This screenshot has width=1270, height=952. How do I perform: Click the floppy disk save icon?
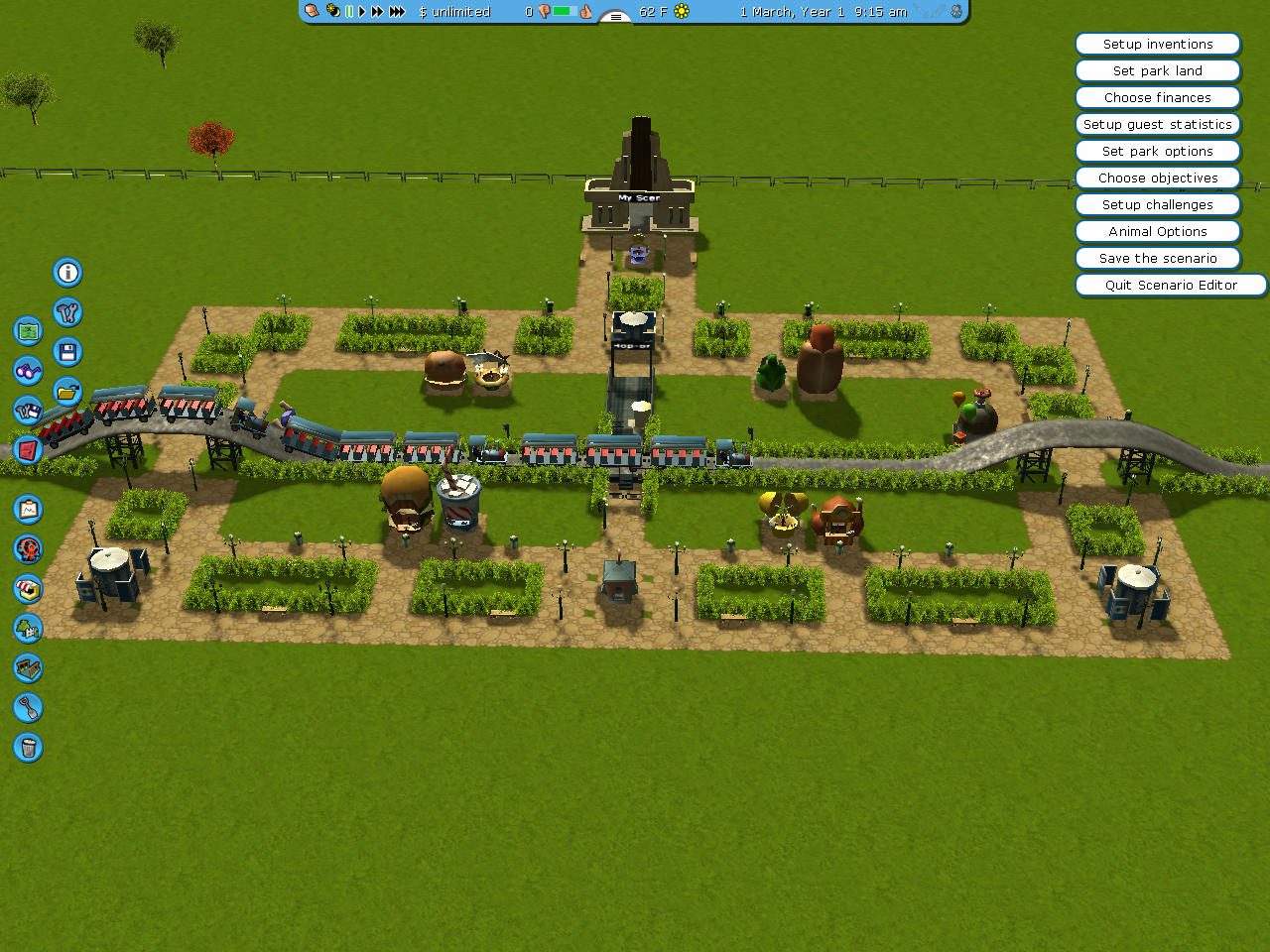coord(67,352)
